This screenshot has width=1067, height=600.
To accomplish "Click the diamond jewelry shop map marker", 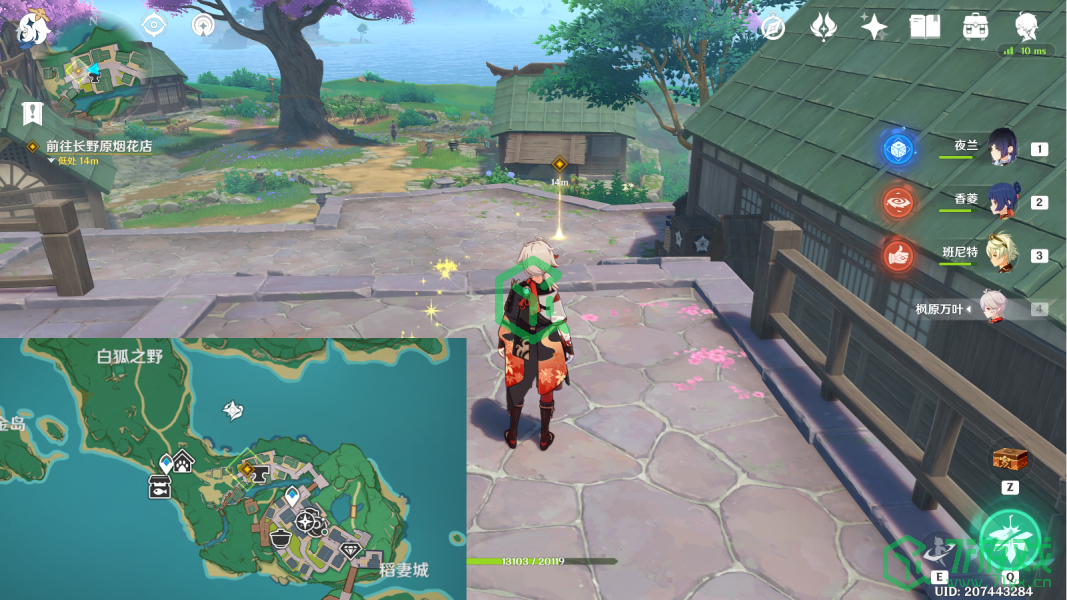I will pos(350,550).
